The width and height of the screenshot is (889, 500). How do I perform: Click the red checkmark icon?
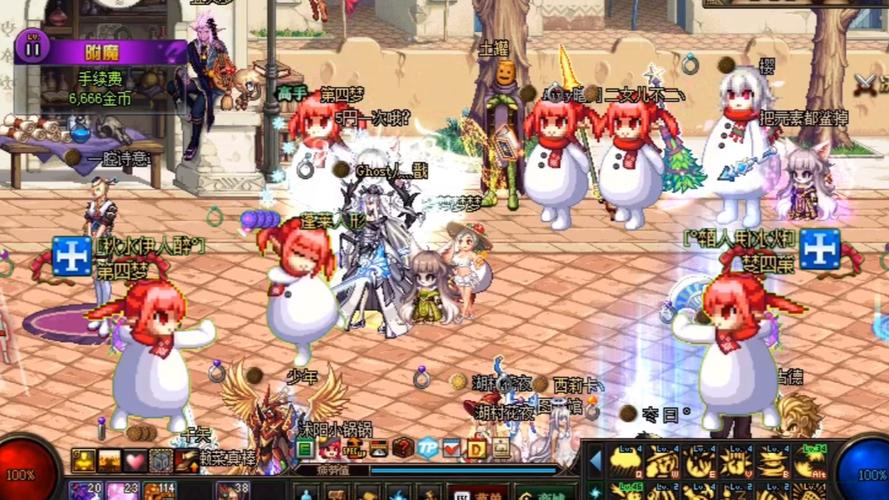(x=452, y=448)
